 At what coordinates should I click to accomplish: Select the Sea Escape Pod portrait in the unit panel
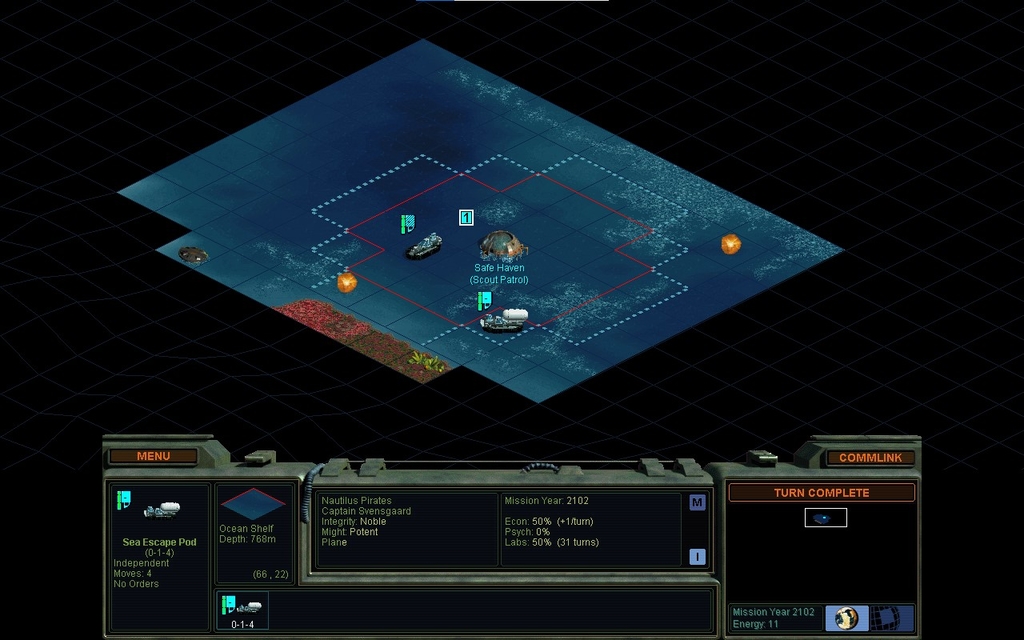(x=159, y=511)
